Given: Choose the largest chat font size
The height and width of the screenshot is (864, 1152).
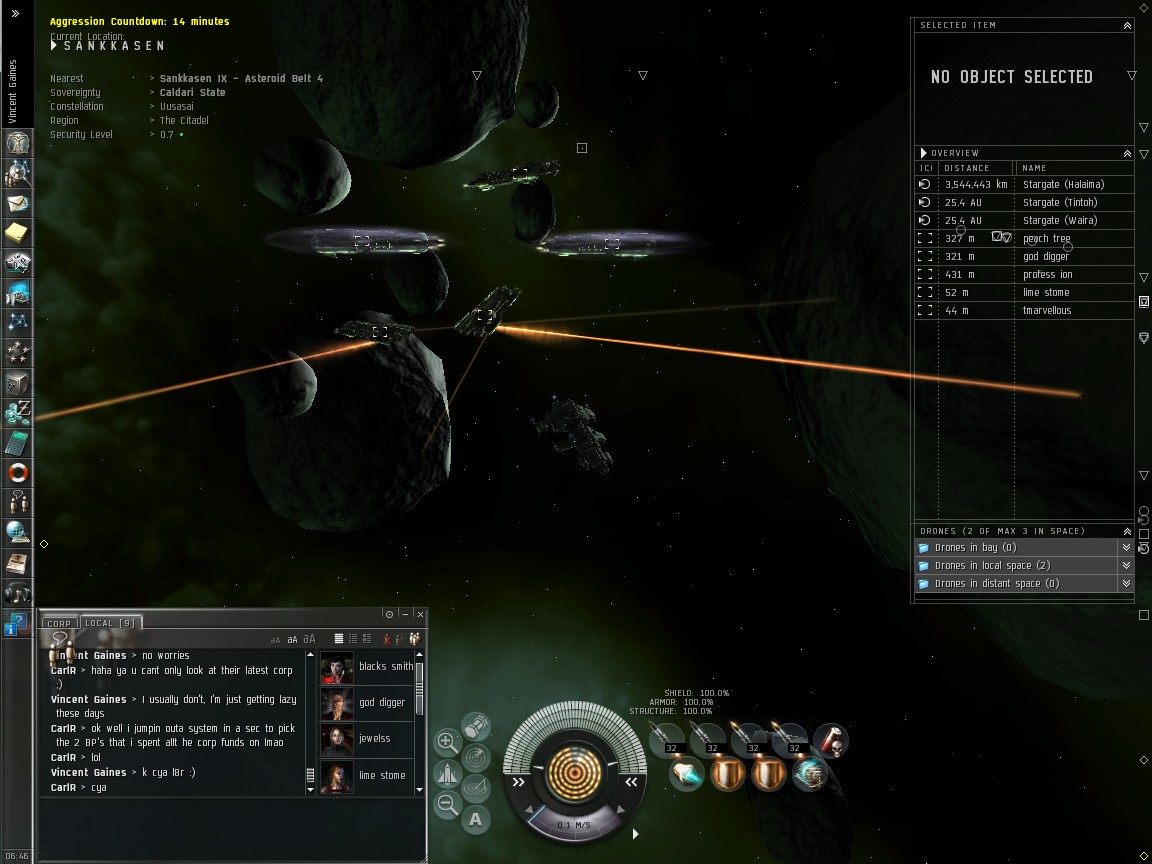Looking at the screenshot, I should pyautogui.click(x=309, y=639).
